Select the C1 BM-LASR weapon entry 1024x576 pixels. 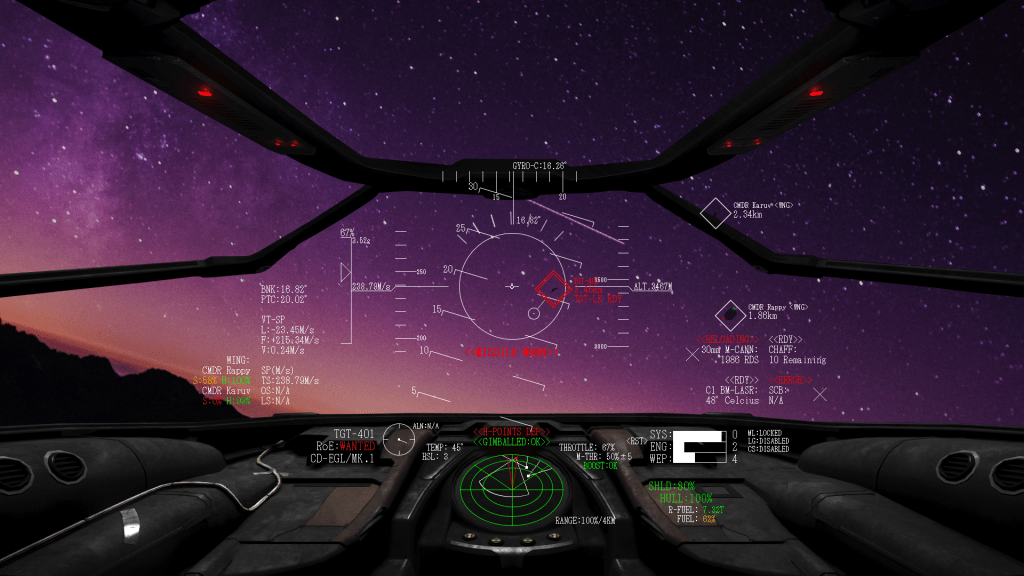pos(732,390)
